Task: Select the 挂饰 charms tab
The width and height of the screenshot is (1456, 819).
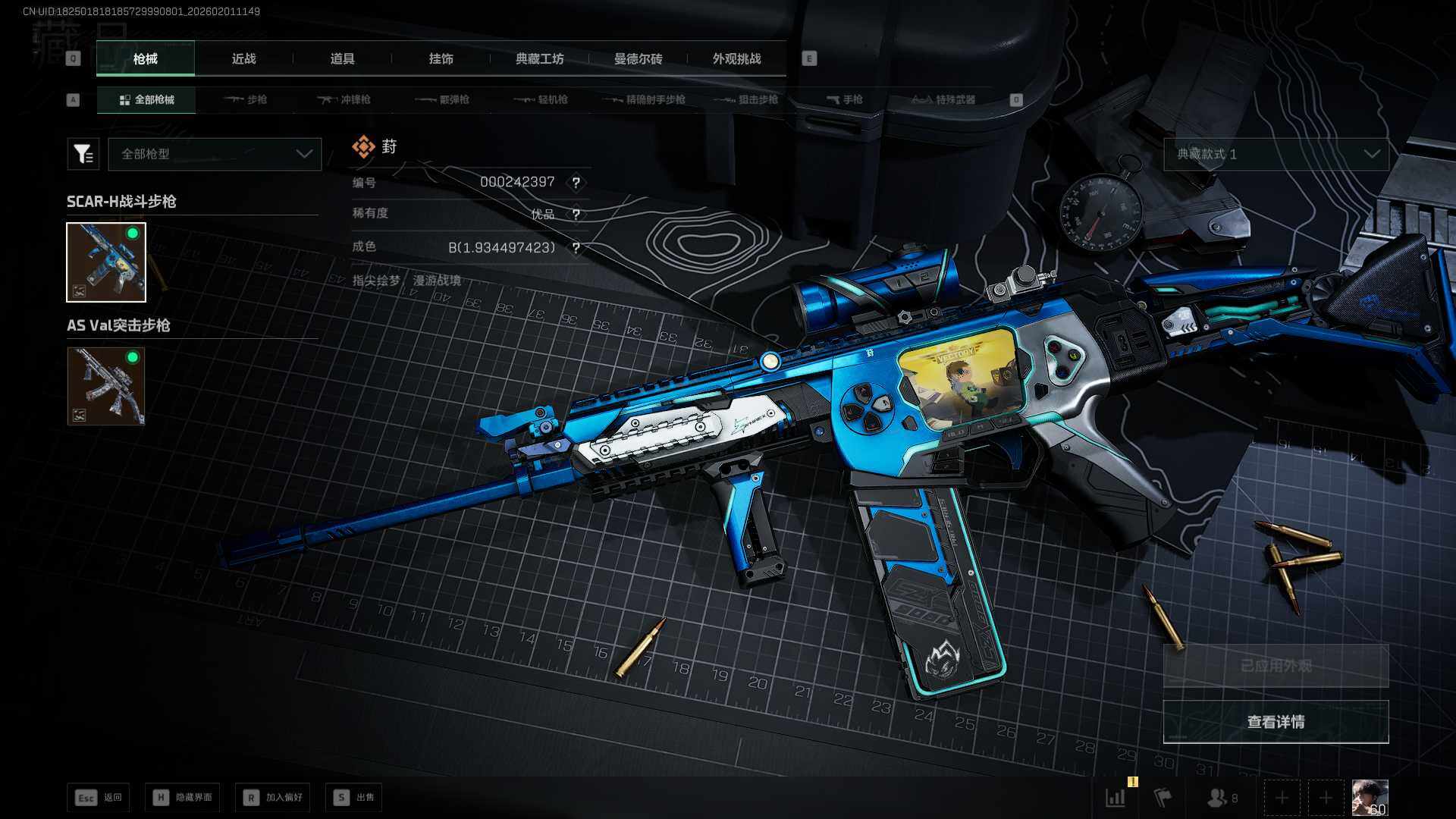Action: click(x=441, y=59)
